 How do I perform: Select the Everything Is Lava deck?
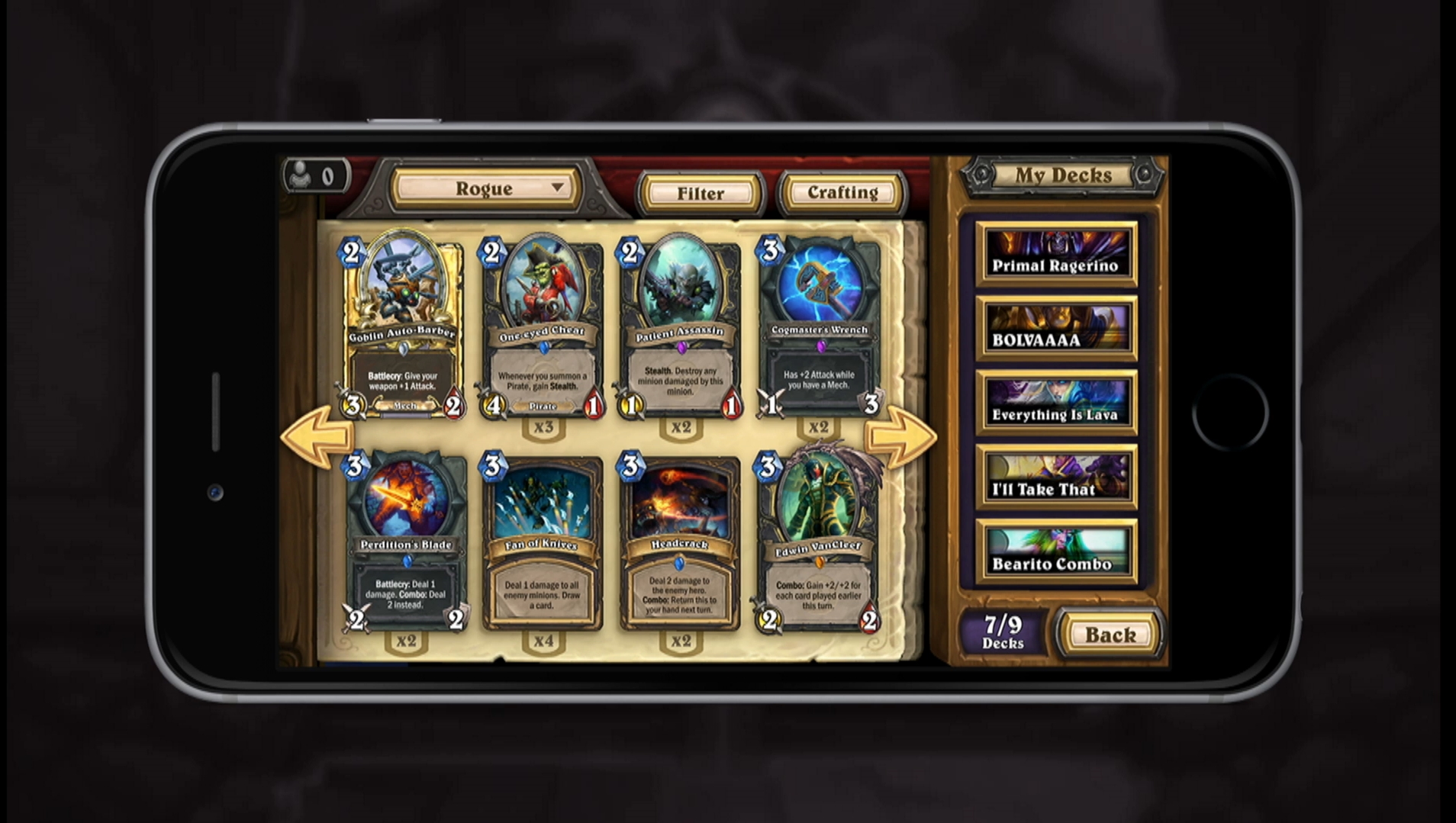(1056, 403)
